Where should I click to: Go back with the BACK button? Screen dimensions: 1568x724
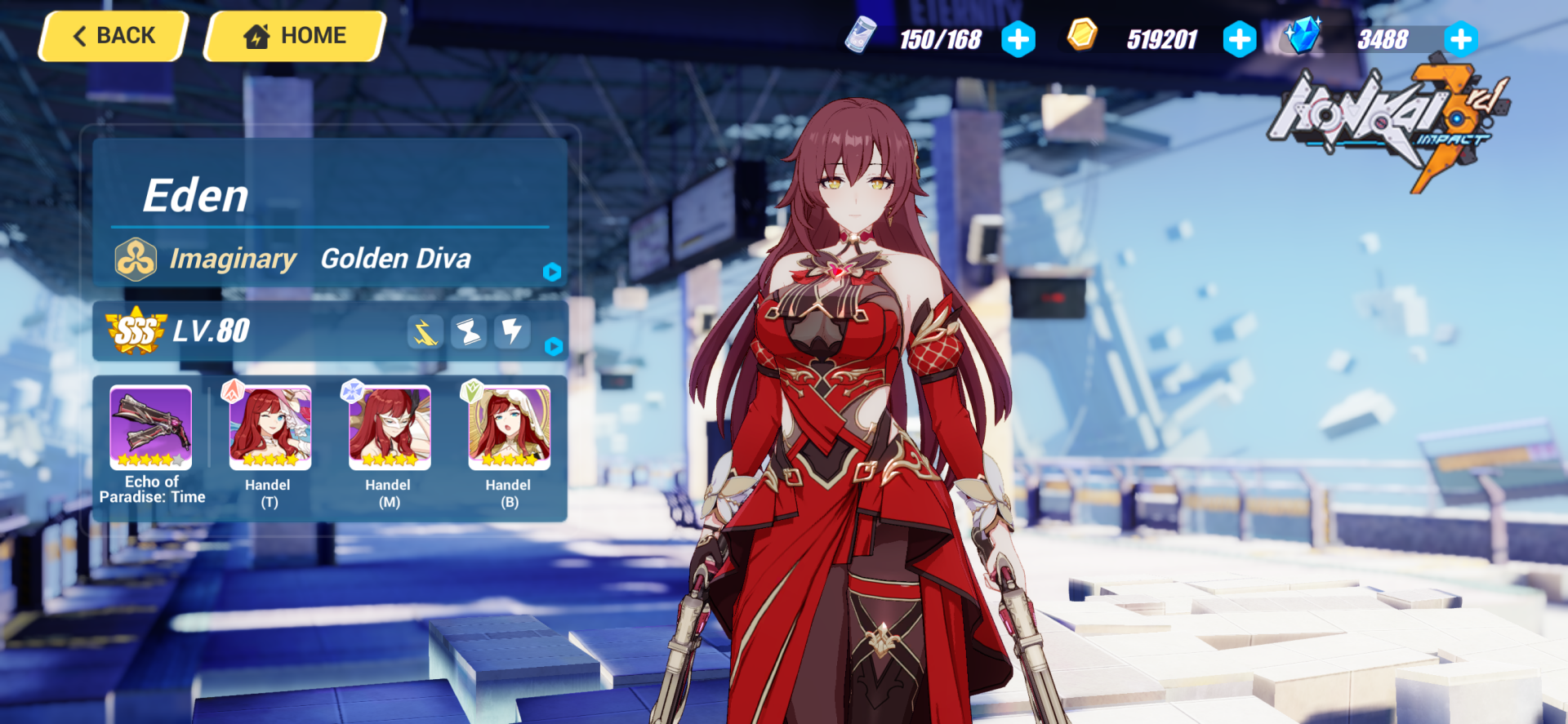point(112,36)
